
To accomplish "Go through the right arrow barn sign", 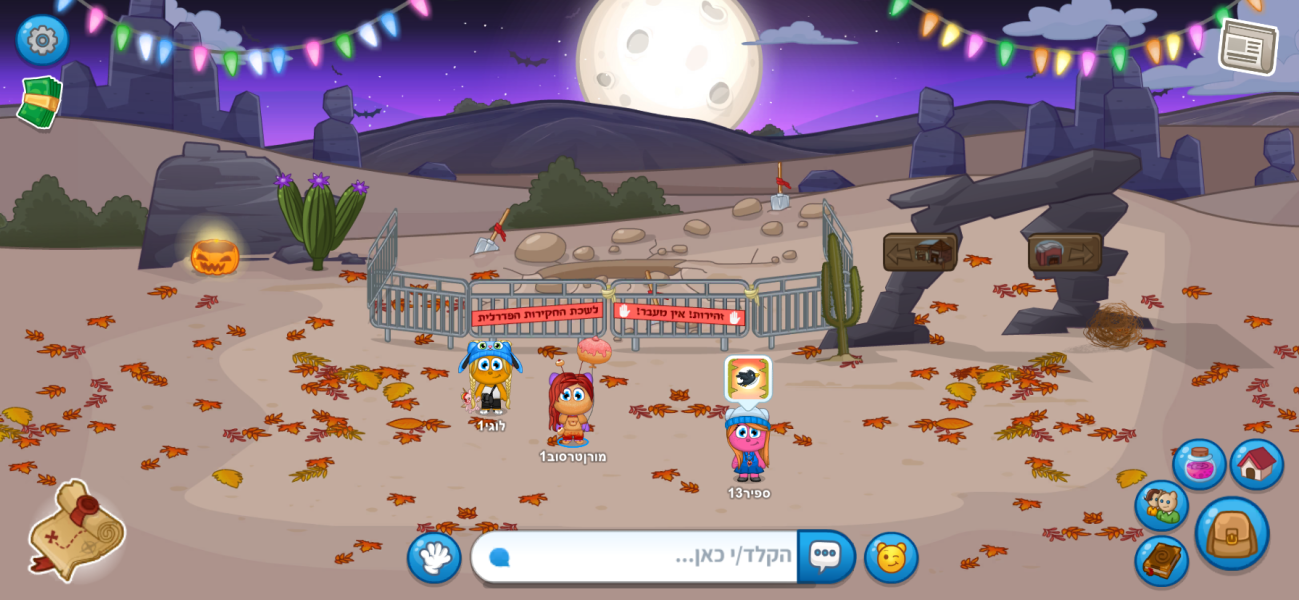I will pyautogui.click(x=1064, y=252).
